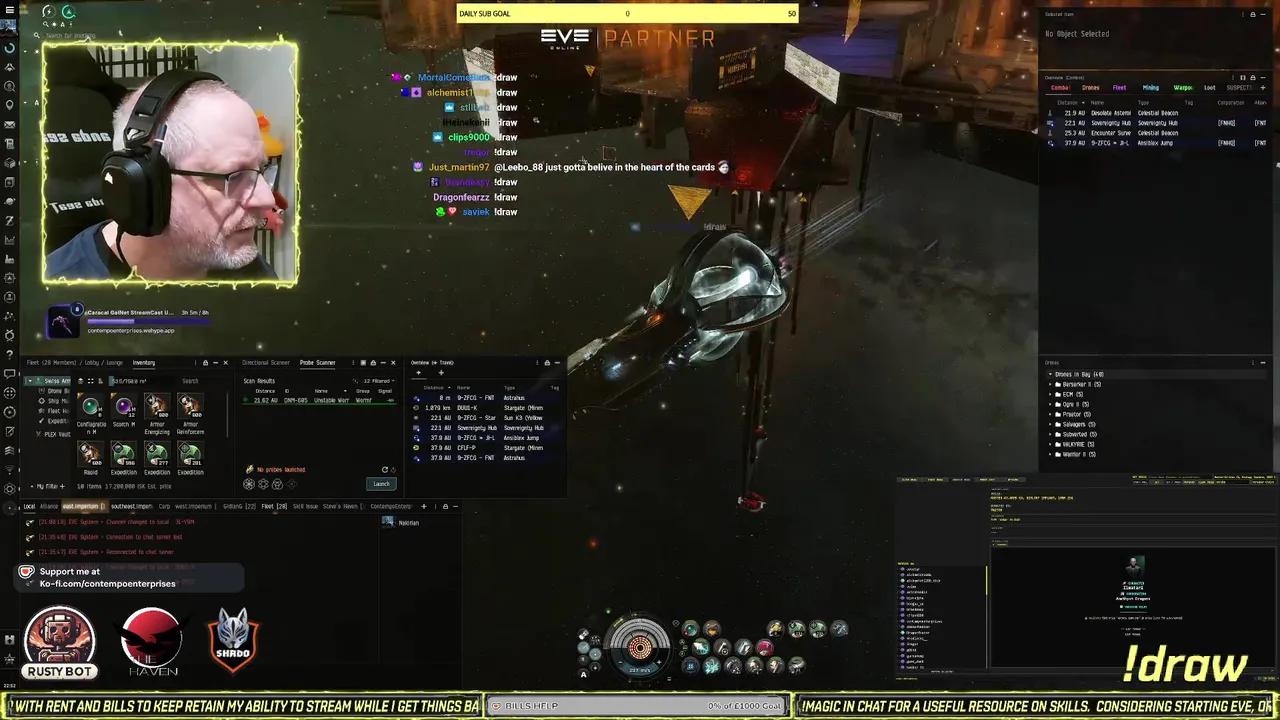The width and height of the screenshot is (1280, 720).
Task: Toggle compact mode on the Overview window
Action: coord(1242,78)
